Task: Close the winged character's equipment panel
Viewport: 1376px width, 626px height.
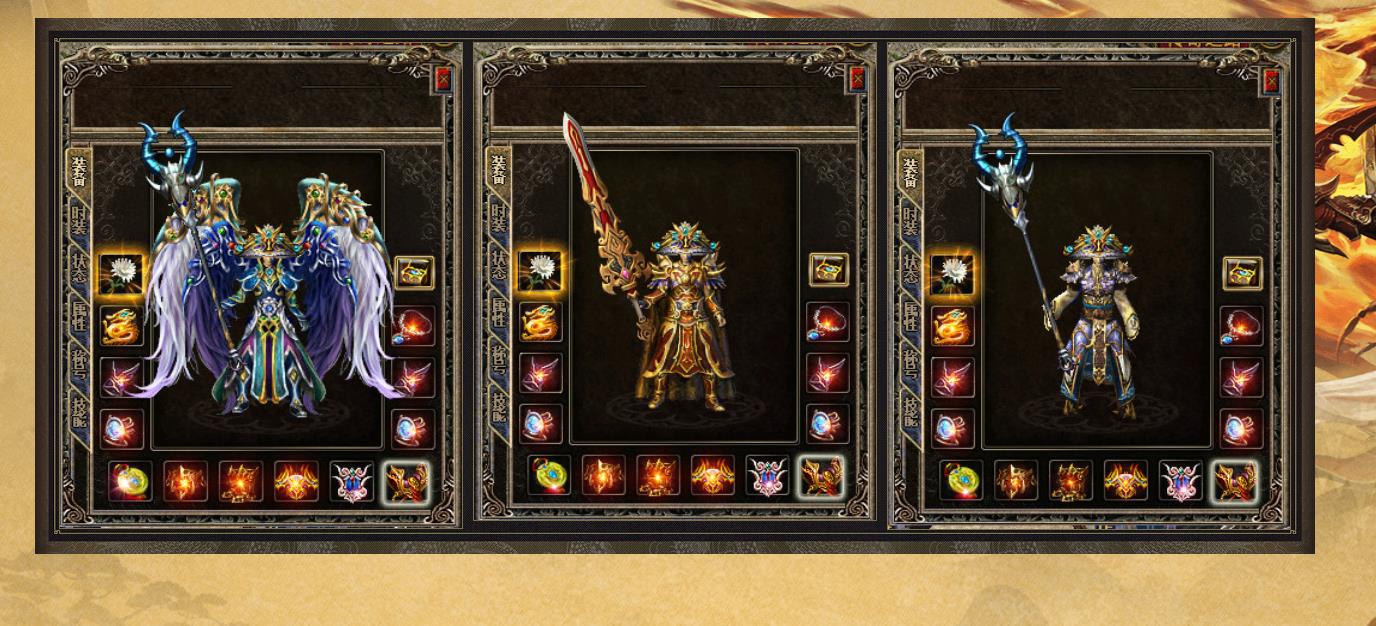Action: coord(443,80)
